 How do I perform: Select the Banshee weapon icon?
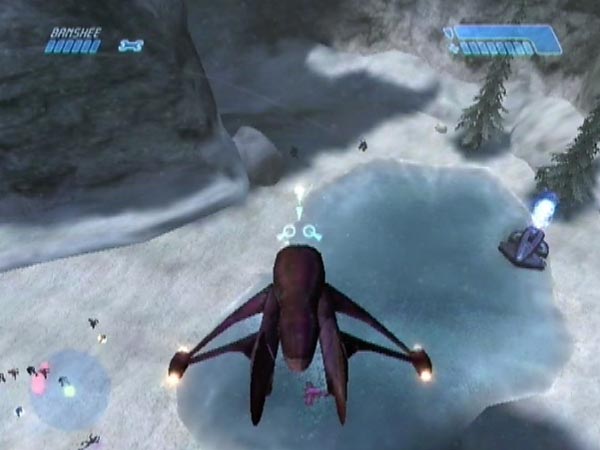tap(131, 45)
